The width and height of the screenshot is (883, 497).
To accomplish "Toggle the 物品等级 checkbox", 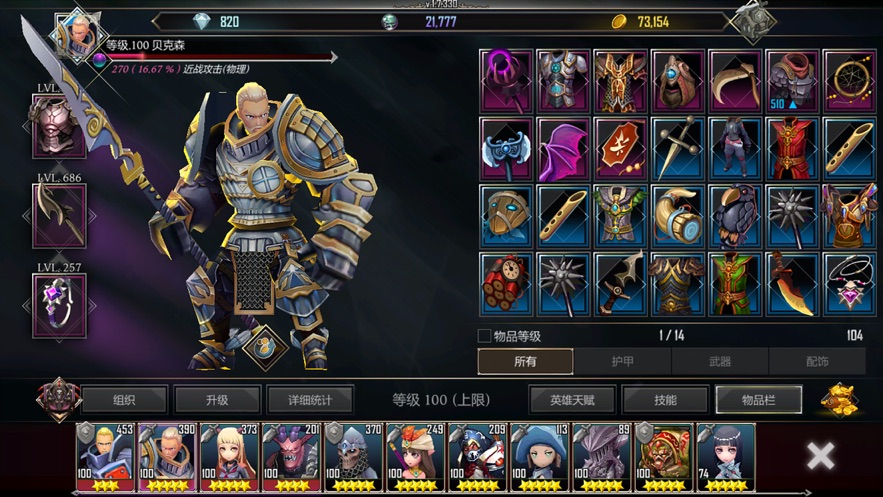I will click(485, 336).
